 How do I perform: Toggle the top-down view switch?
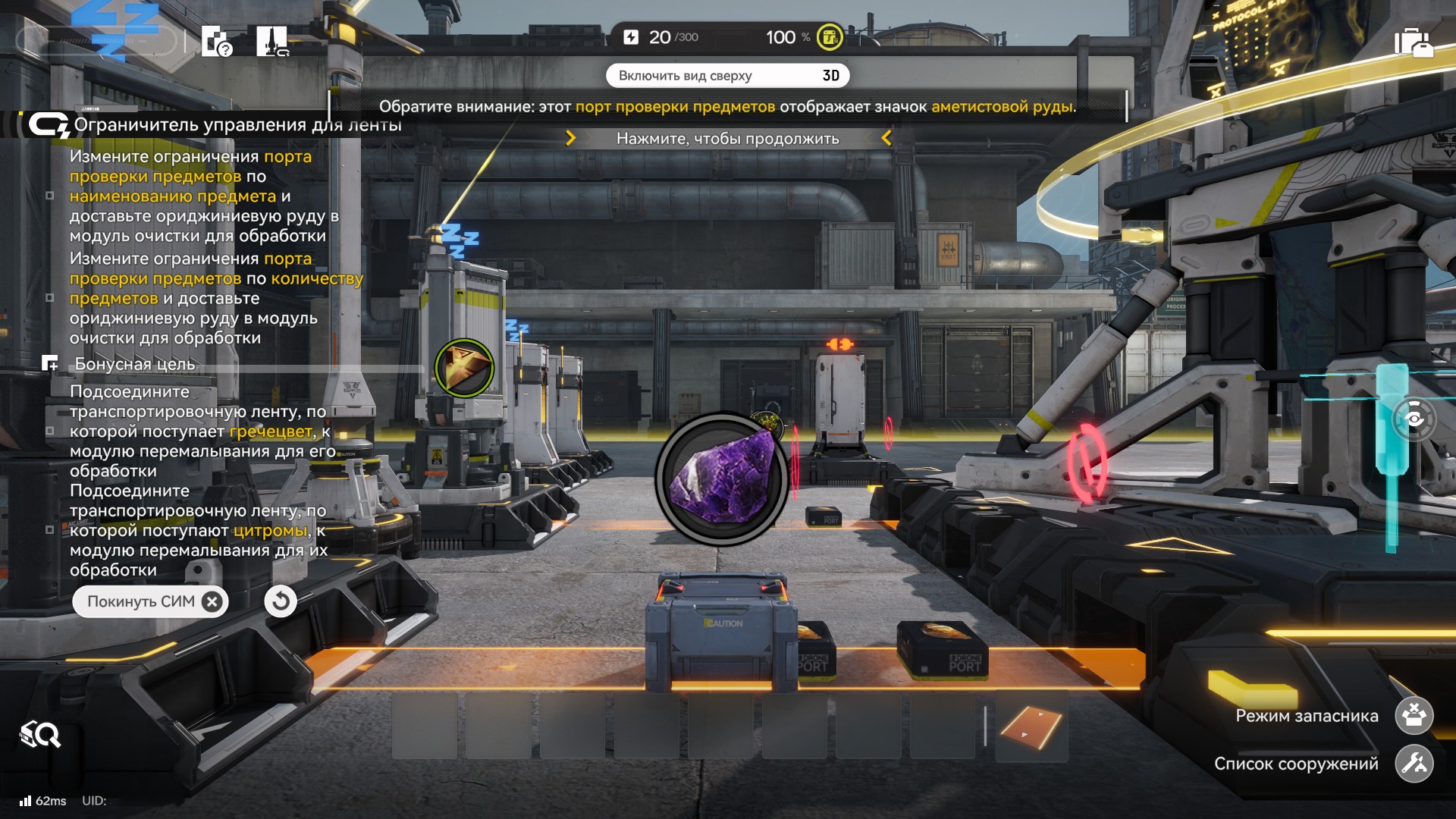tap(726, 76)
